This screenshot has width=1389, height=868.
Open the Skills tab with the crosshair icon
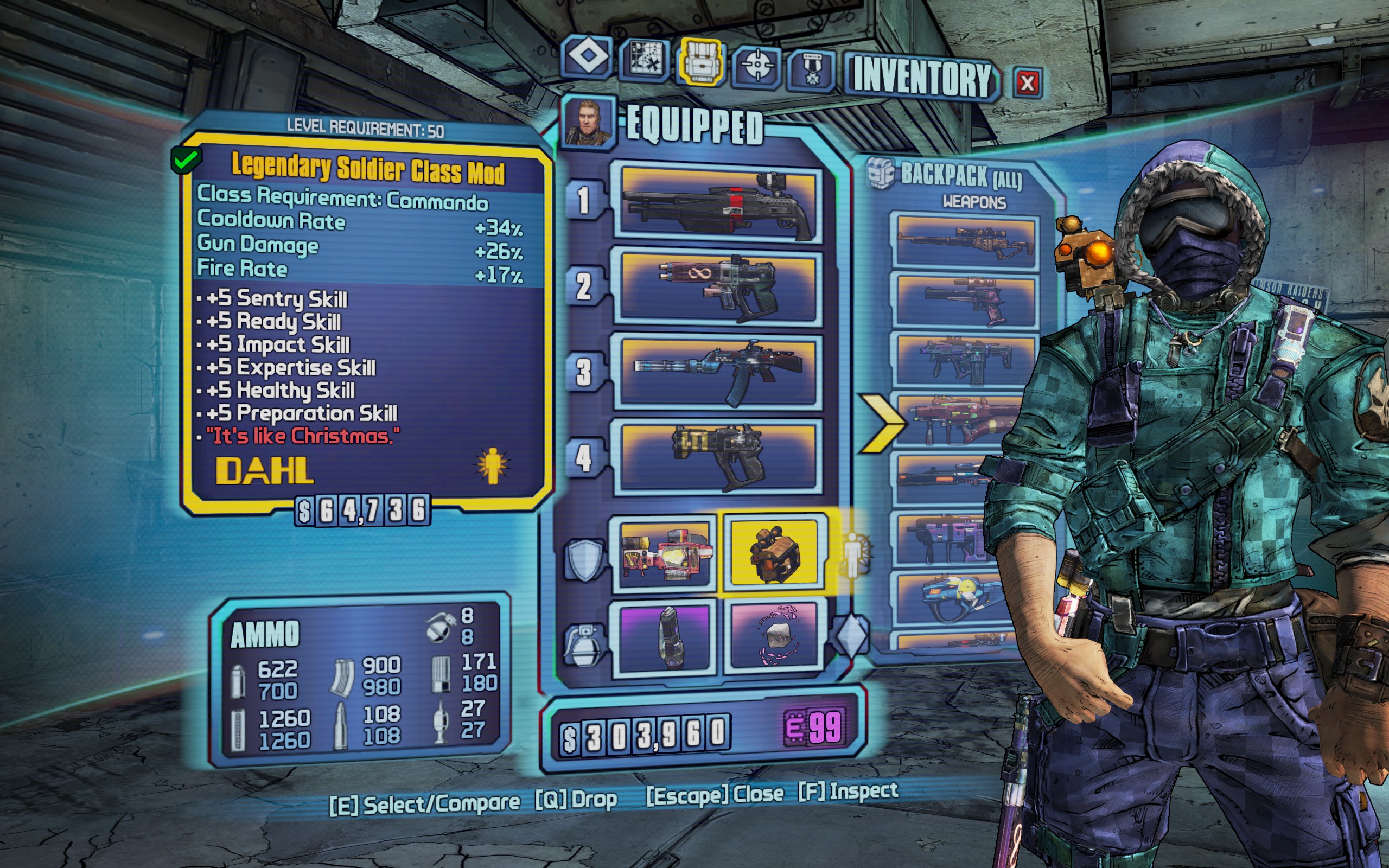757,66
